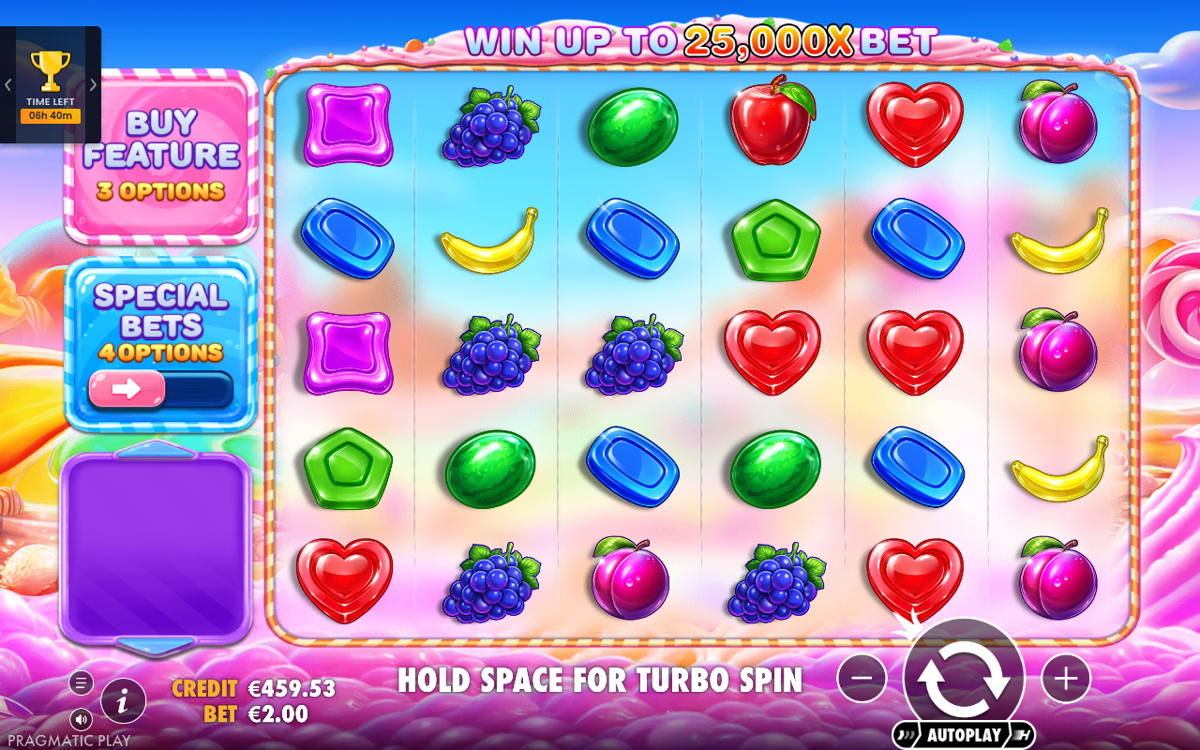Image resolution: width=1200 pixels, height=750 pixels.
Task: Open the hamburger menu
Action: point(82,683)
